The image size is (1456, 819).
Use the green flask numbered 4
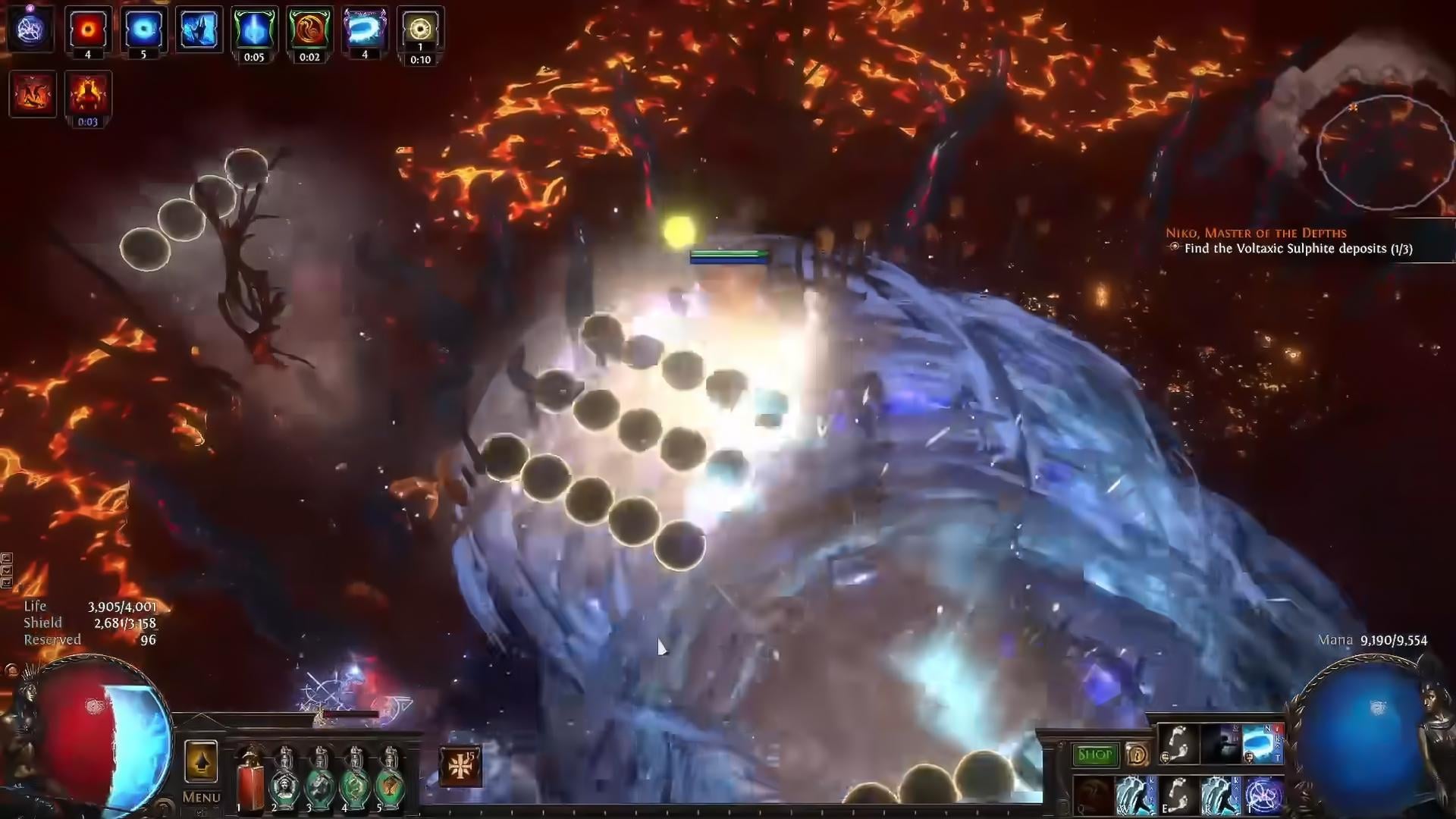pyautogui.click(x=354, y=781)
